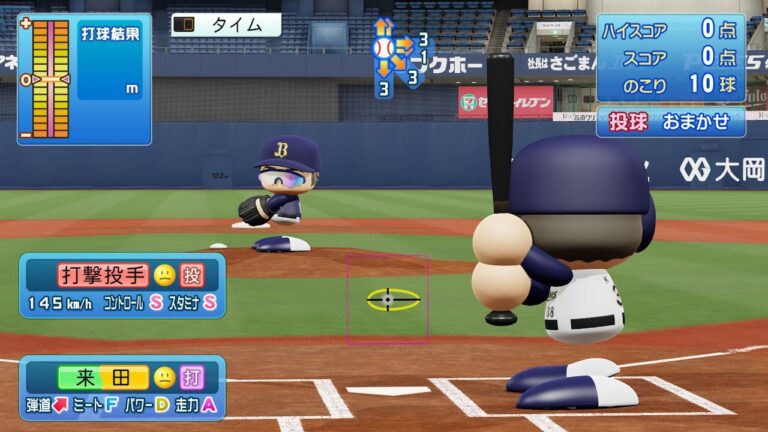The width and height of the screenshot is (768, 432).
Task: Select the 来田 batter info panel
Action: tap(123, 388)
